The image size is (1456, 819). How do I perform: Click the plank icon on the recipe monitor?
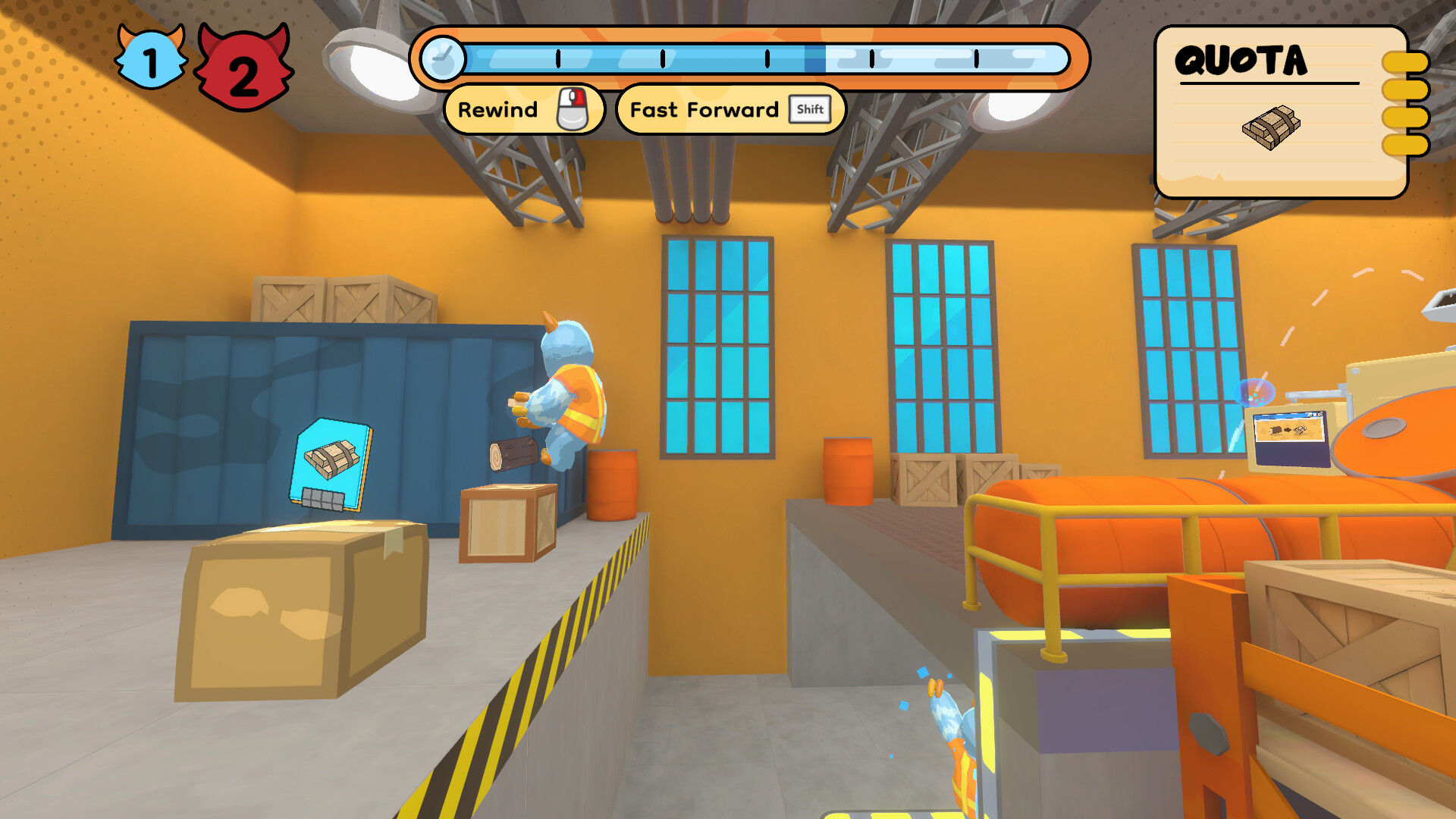1299,431
